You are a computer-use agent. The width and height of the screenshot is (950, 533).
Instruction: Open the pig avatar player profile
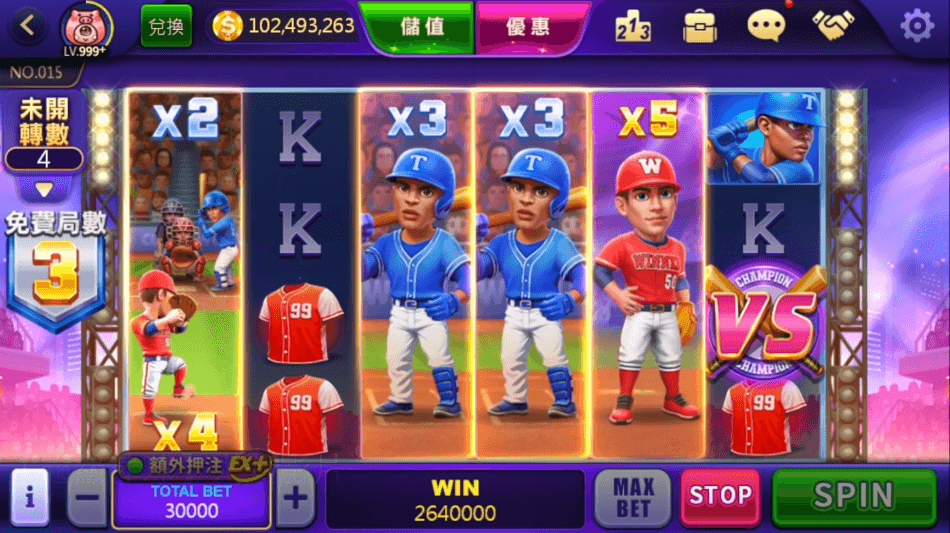[86, 28]
